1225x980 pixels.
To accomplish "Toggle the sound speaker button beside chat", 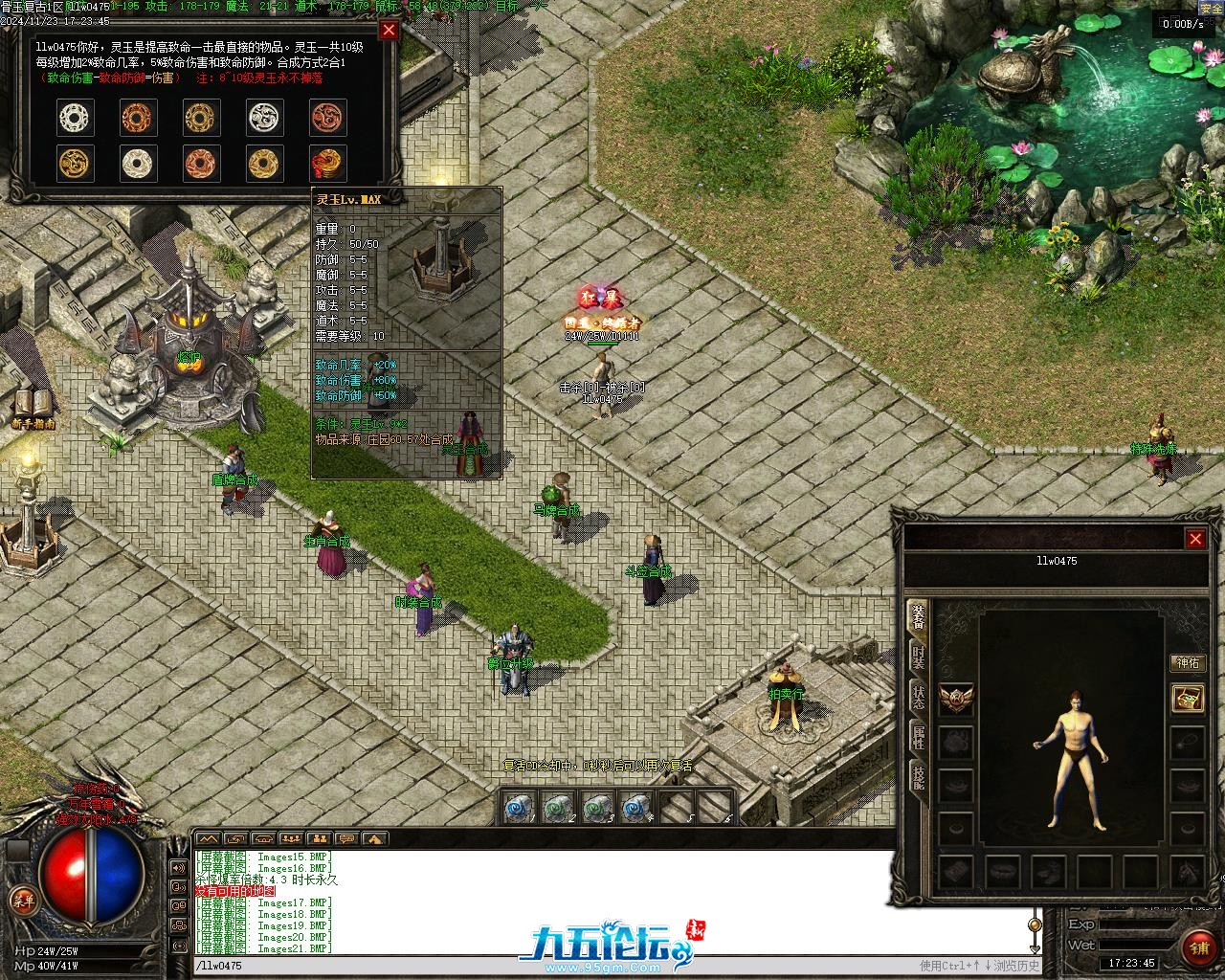I will click(178, 868).
